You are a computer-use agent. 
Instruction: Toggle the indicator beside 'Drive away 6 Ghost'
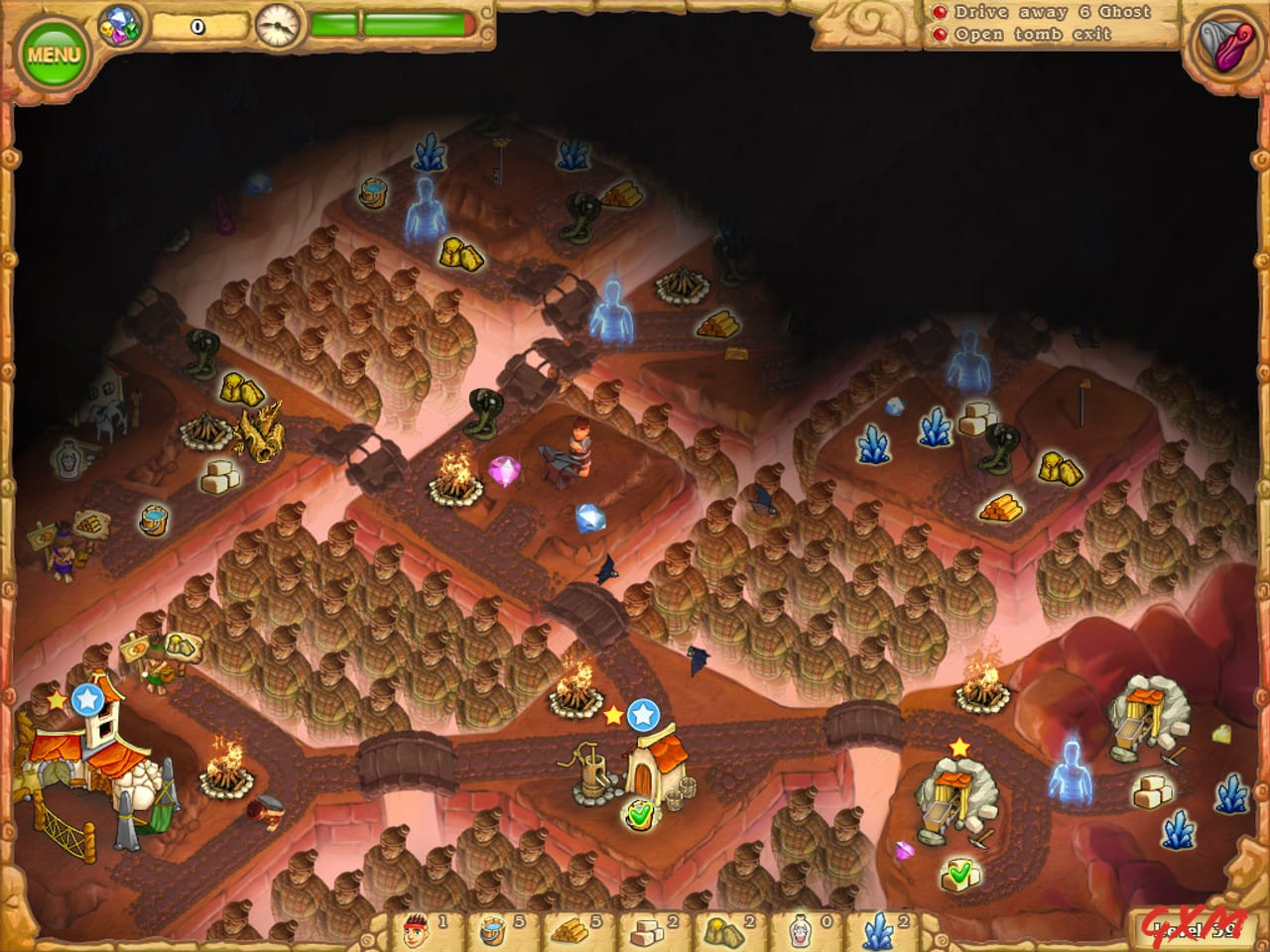tap(940, 12)
